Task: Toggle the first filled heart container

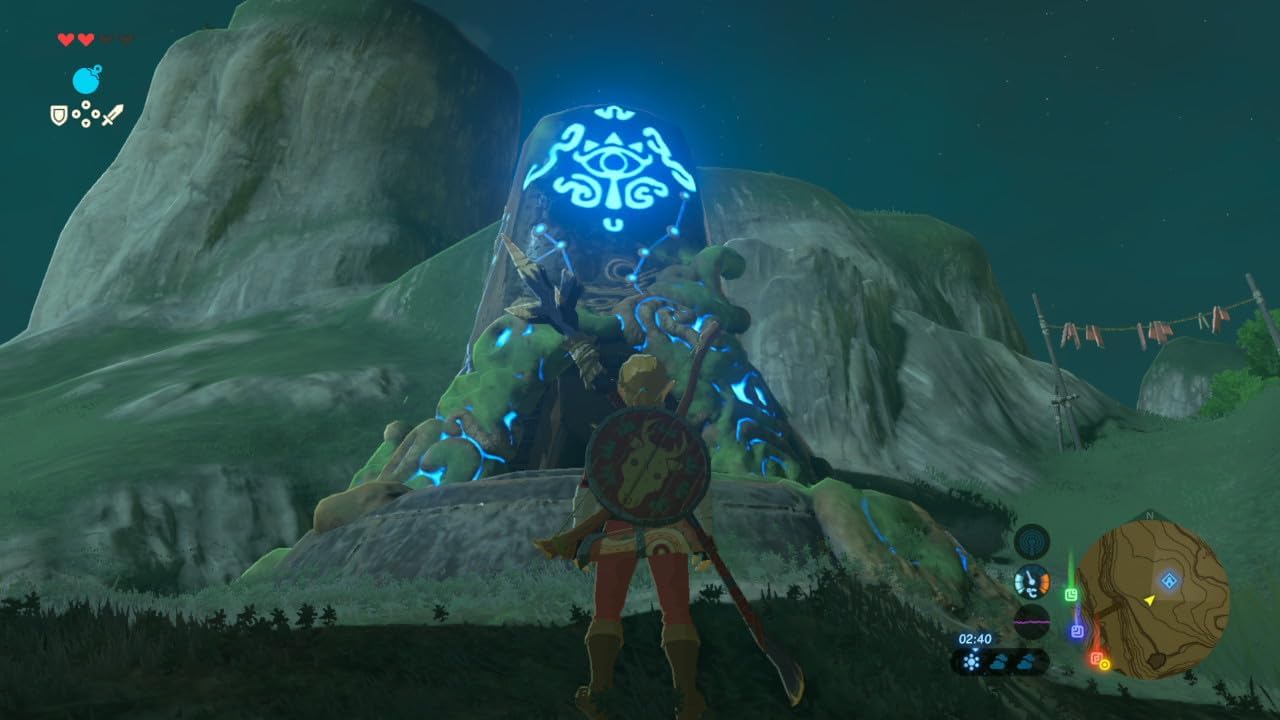Action: point(66,40)
